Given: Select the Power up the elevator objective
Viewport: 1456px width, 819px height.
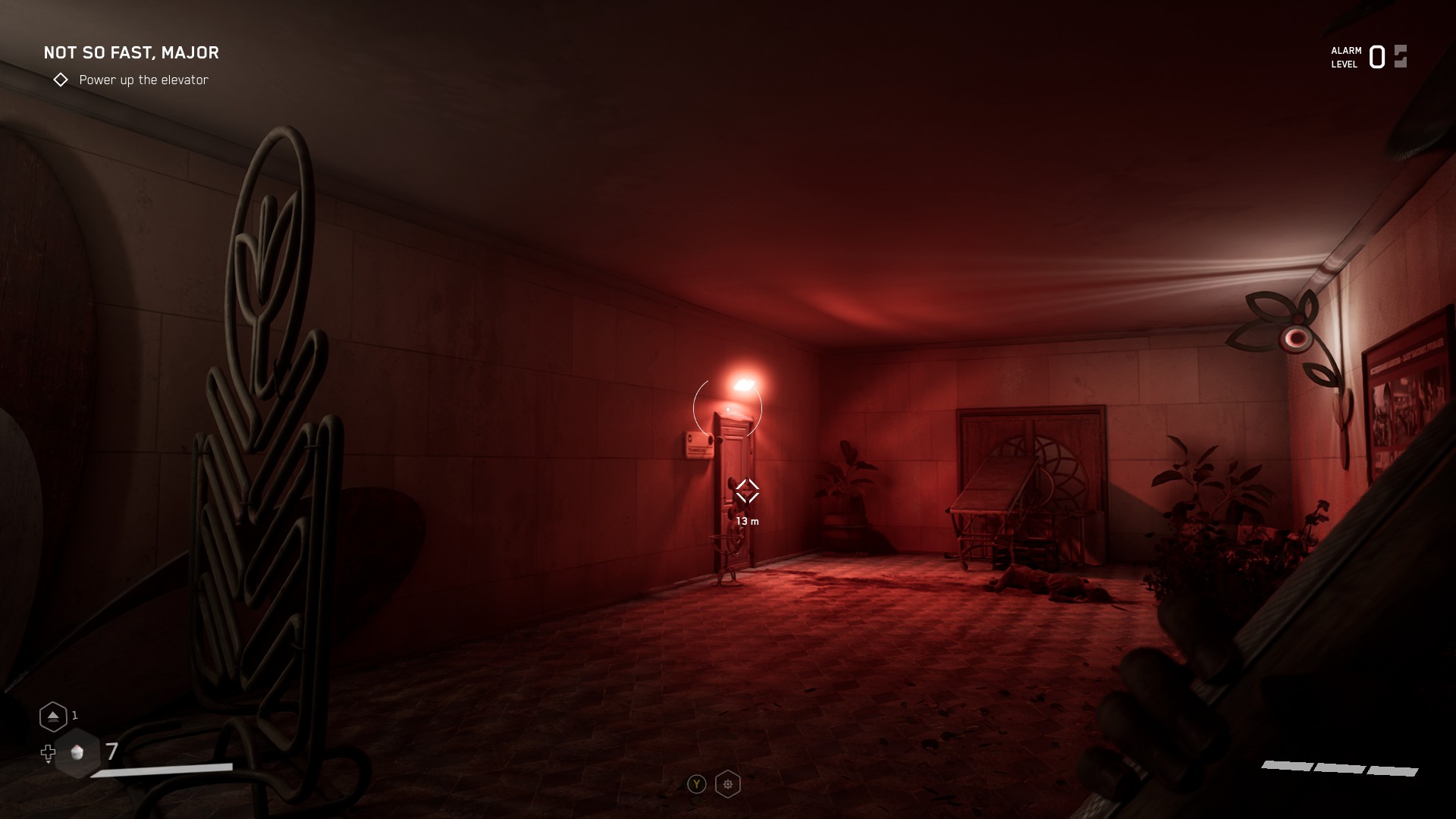Looking at the screenshot, I should coord(144,79).
